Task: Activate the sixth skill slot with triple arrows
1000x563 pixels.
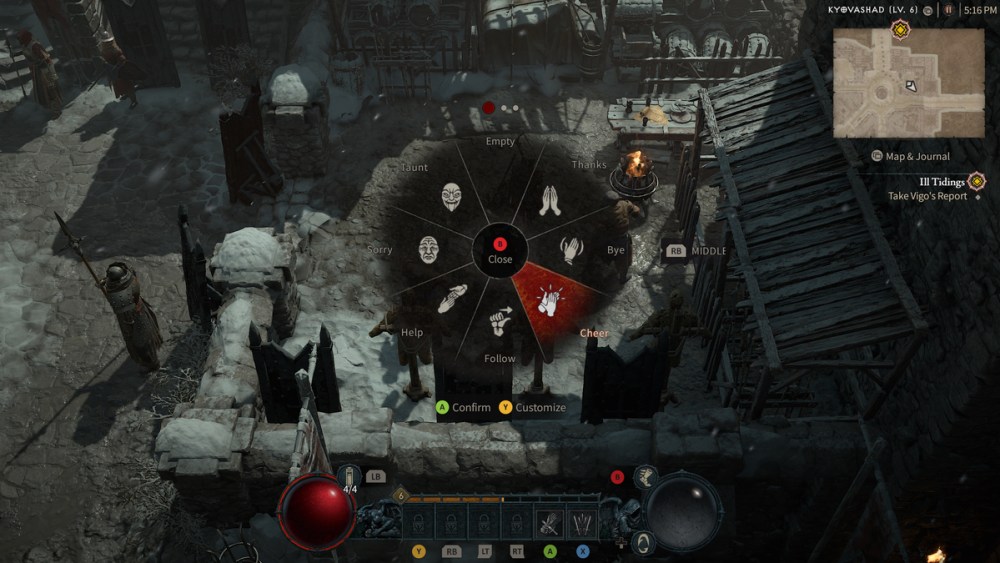Action: [582, 523]
